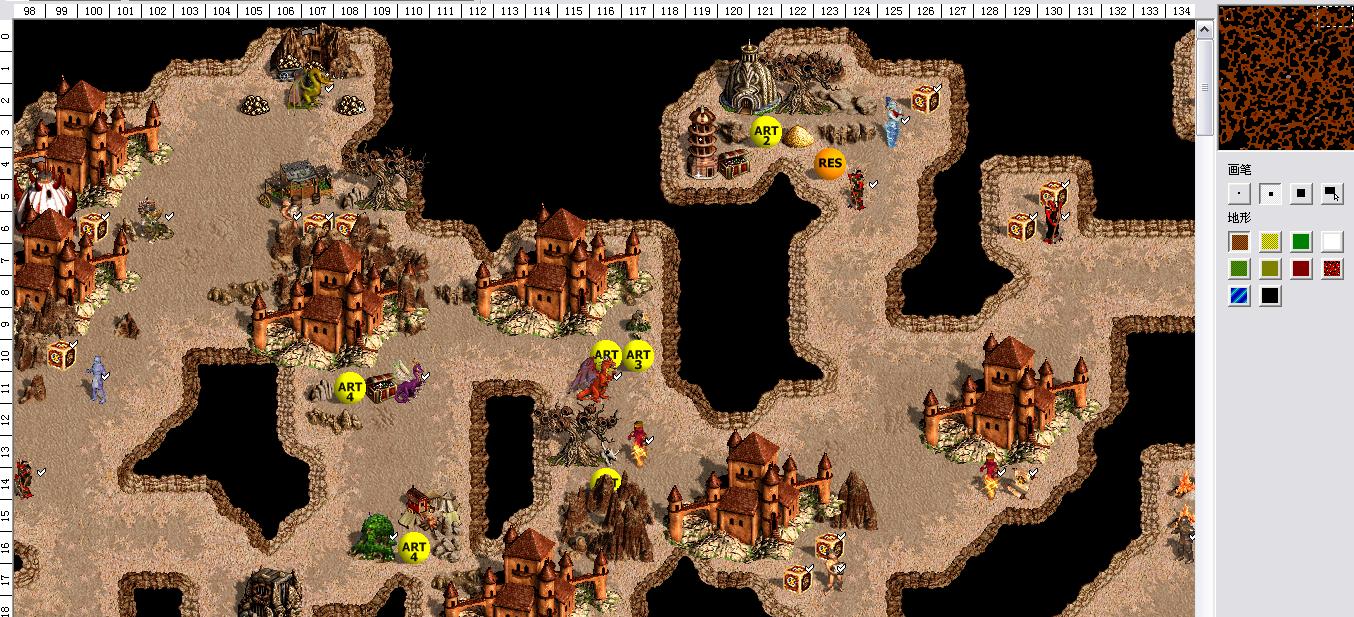
Task: Choose the medium dot brush size
Action: [1270, 194]
